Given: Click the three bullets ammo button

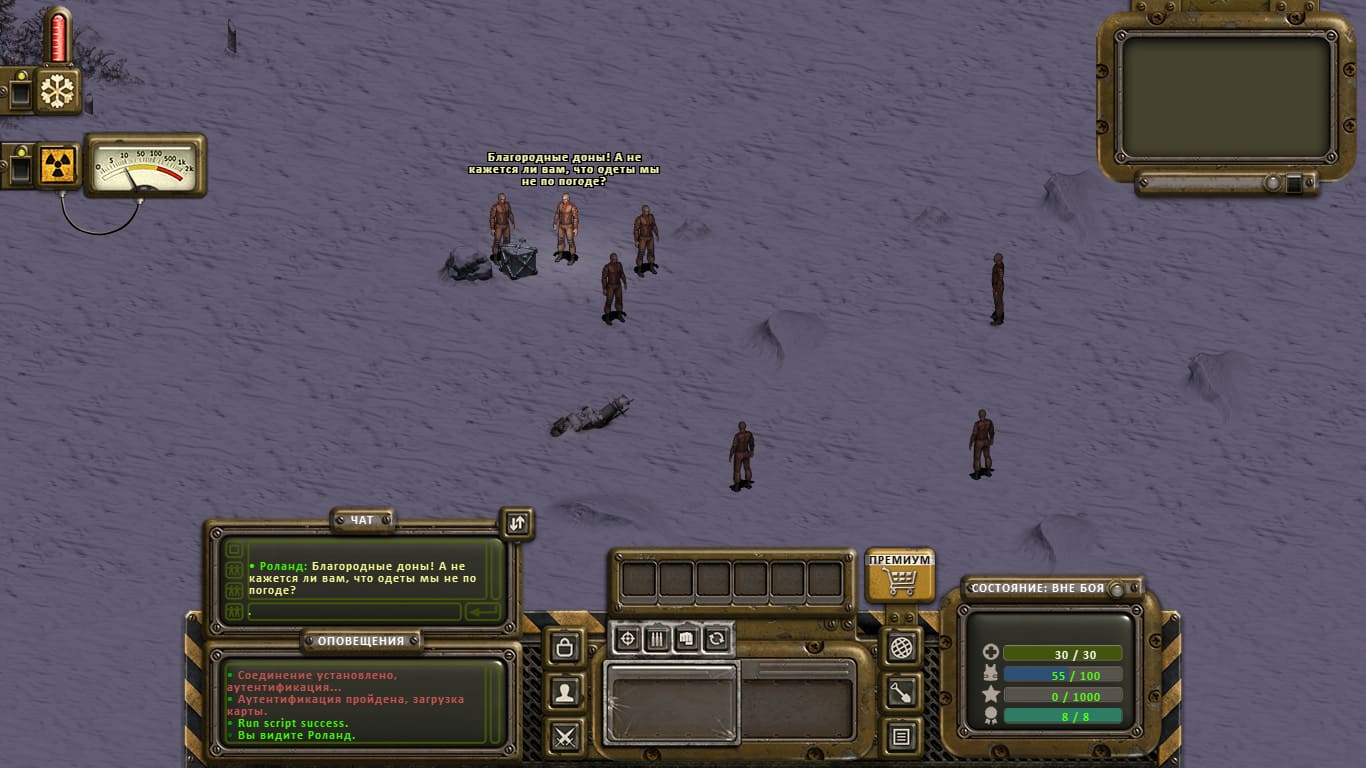Looking at the screenshot, I should point(657,638).
